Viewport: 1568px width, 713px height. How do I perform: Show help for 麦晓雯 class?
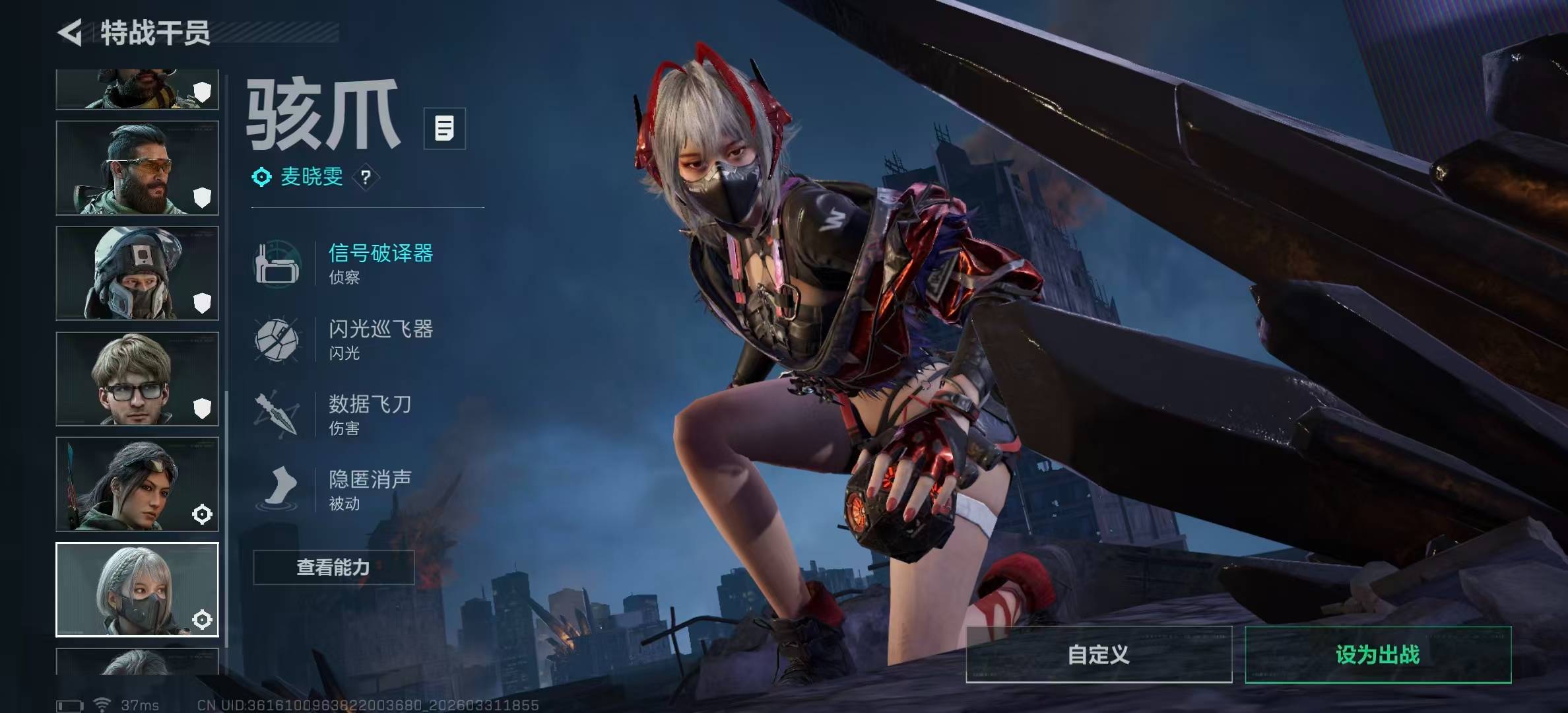pyautogui.click(x=366, y=177)
